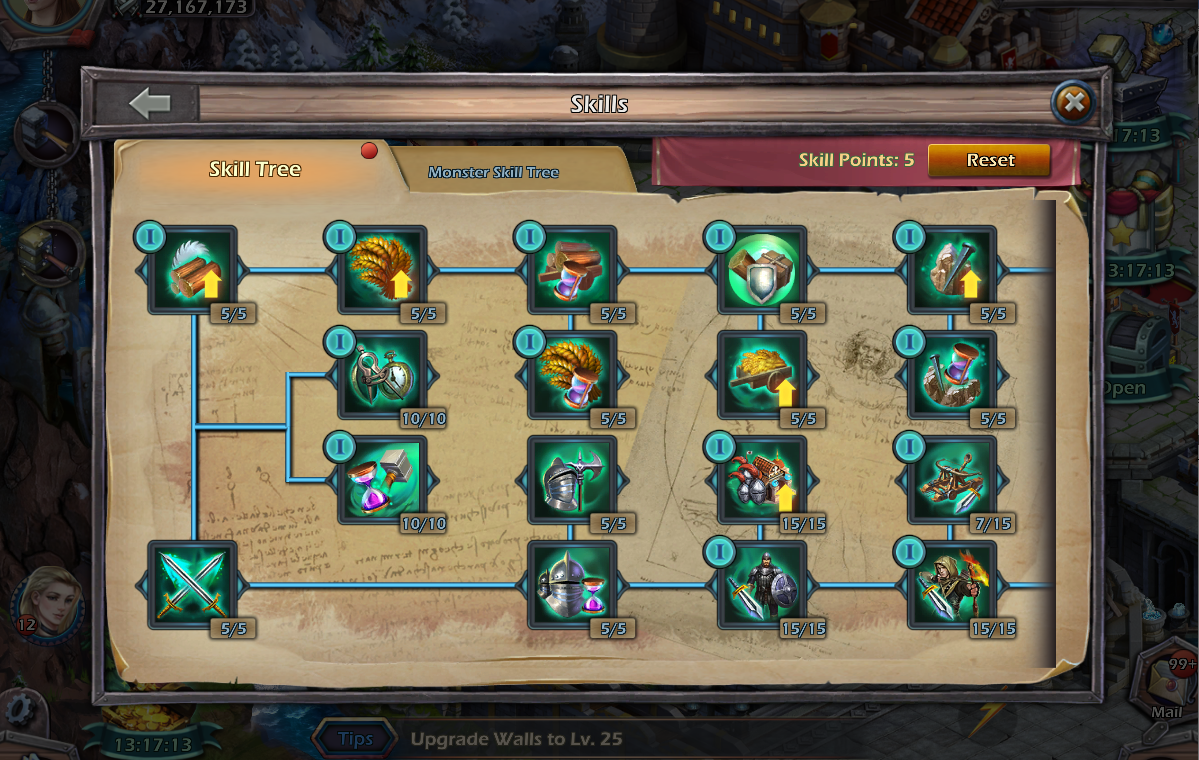Select the ballista skill at 7/15
1199x760 pixels.
click(x=952, y=480)
